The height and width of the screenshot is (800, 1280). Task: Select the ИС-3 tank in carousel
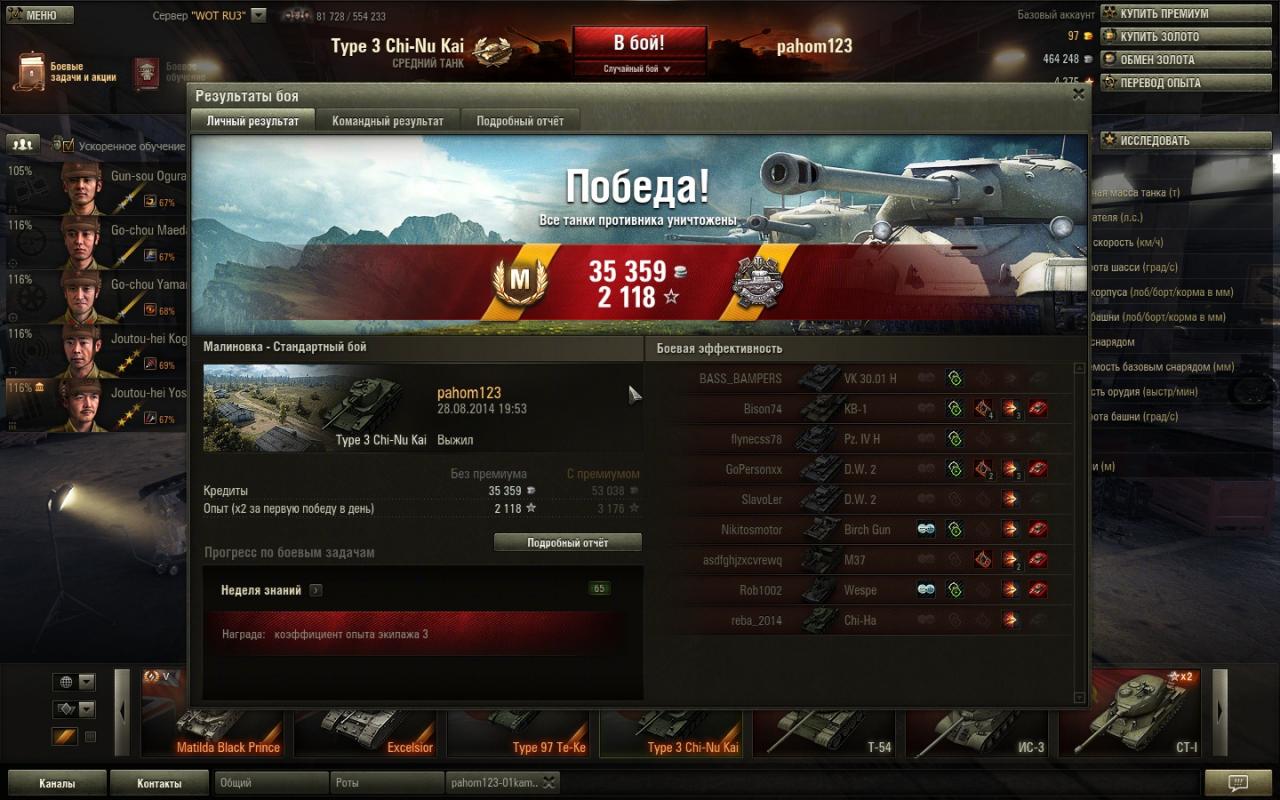pyautogui.click(x=977, y=722)
